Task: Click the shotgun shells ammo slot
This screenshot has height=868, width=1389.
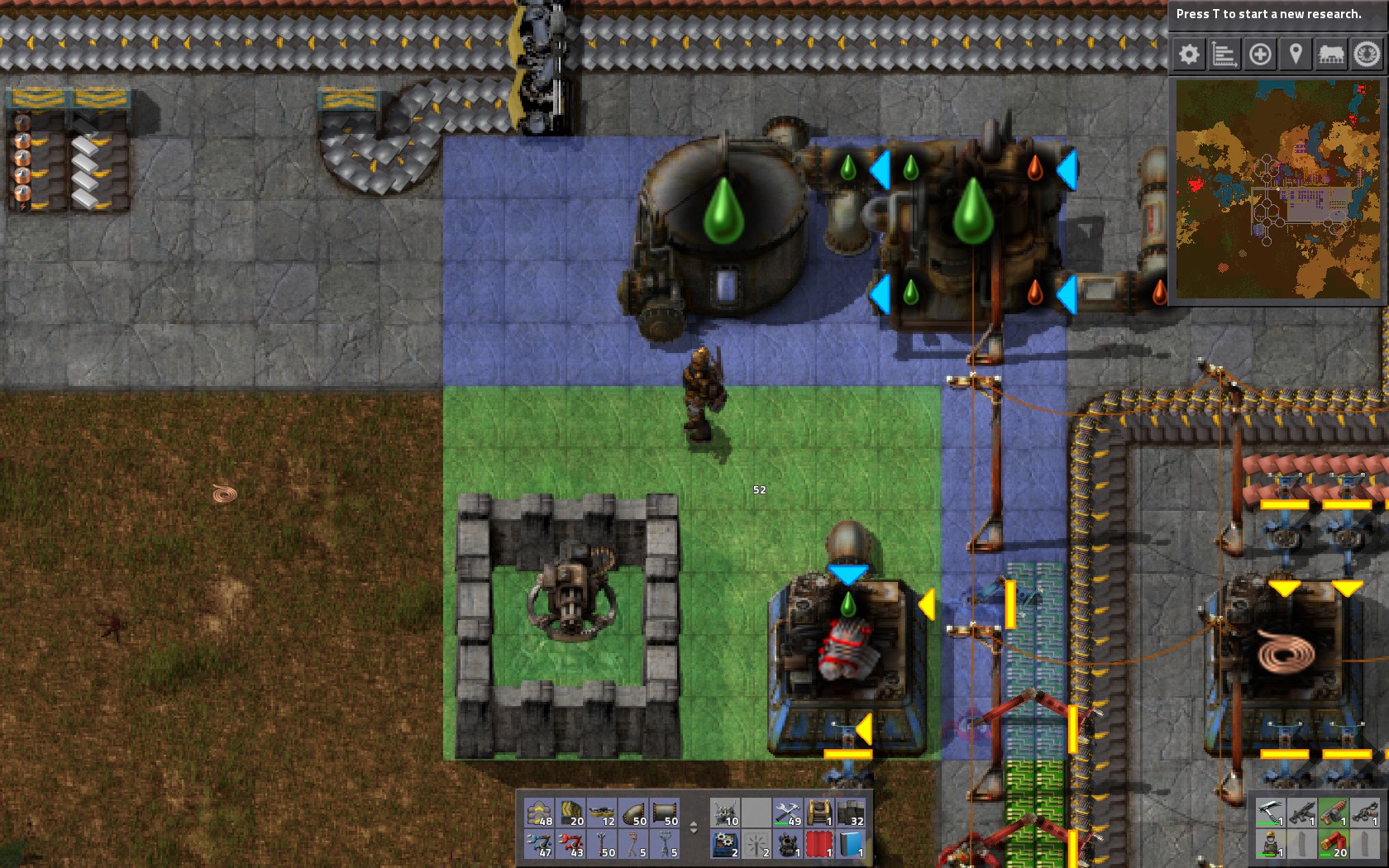Action: (1333, 845)
